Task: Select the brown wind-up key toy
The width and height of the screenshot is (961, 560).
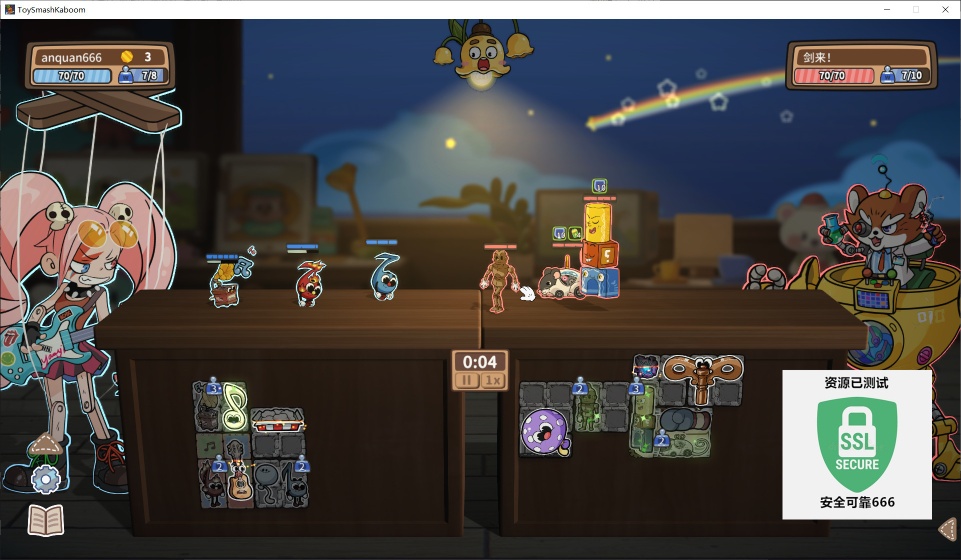Action: tap(701, 373)
